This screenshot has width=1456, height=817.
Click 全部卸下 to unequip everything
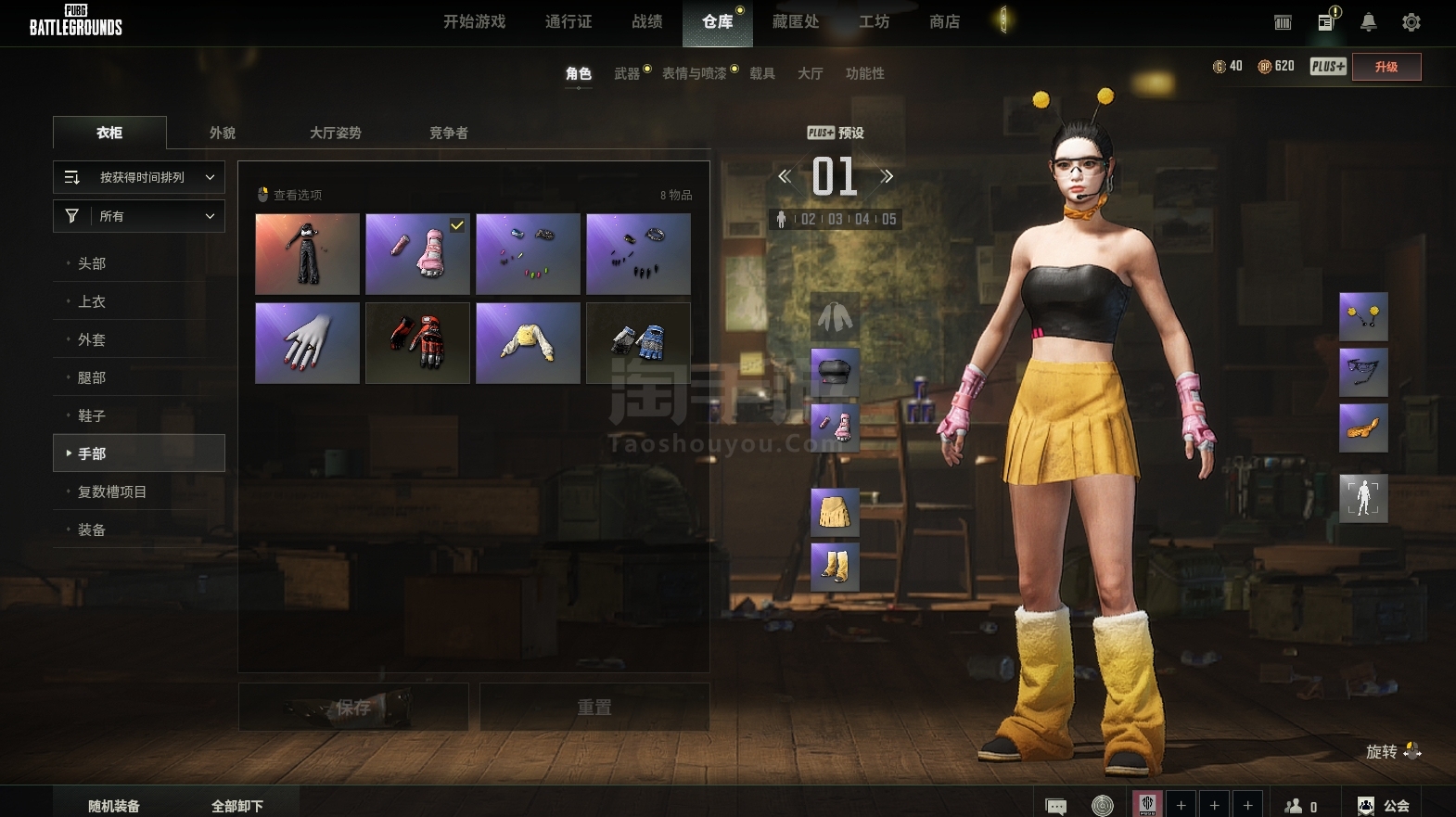(x=237, y=806)
